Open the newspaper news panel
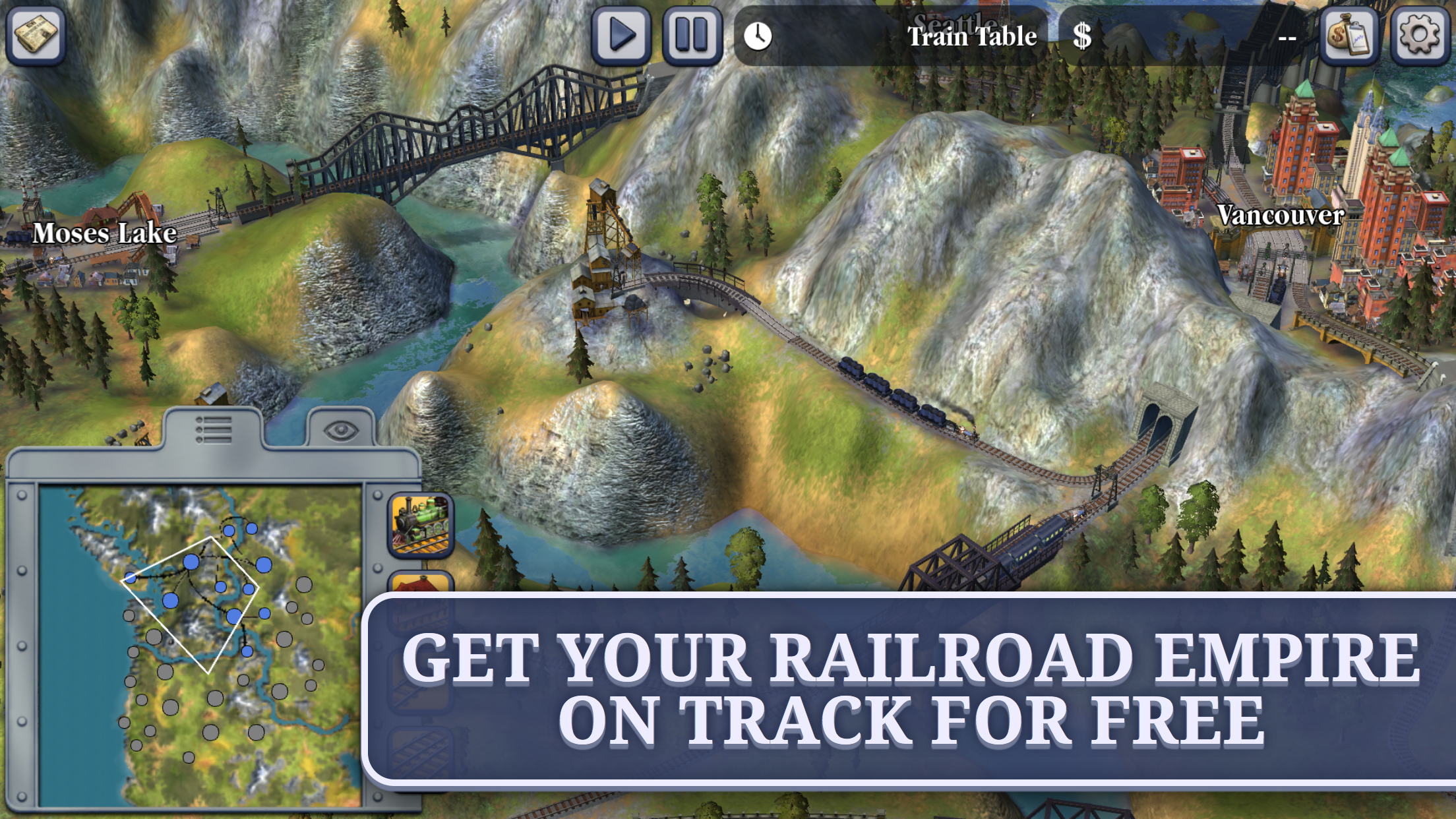 [34, 33]
